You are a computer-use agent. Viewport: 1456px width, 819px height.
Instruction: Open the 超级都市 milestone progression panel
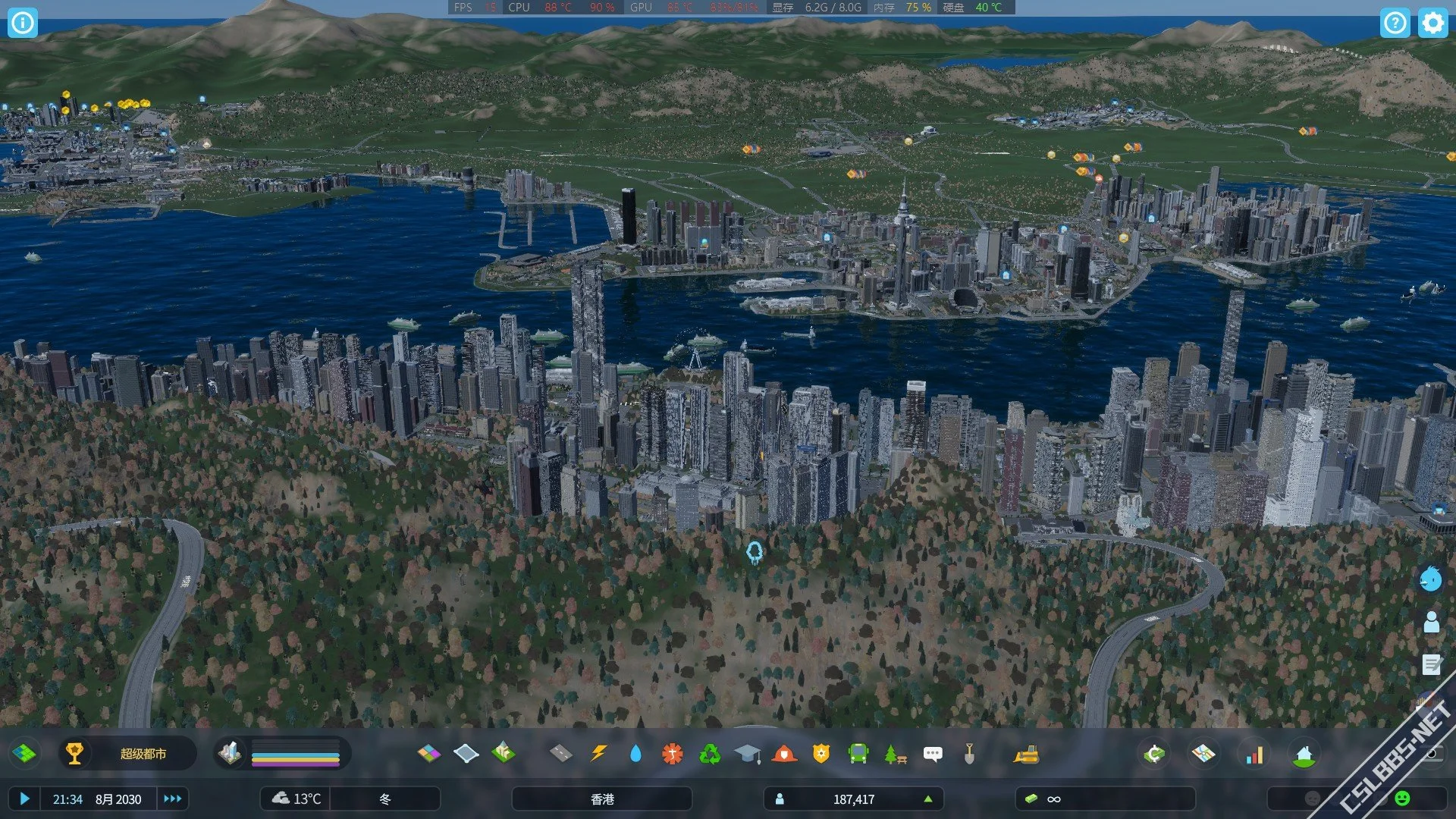(x=127, y=754)
